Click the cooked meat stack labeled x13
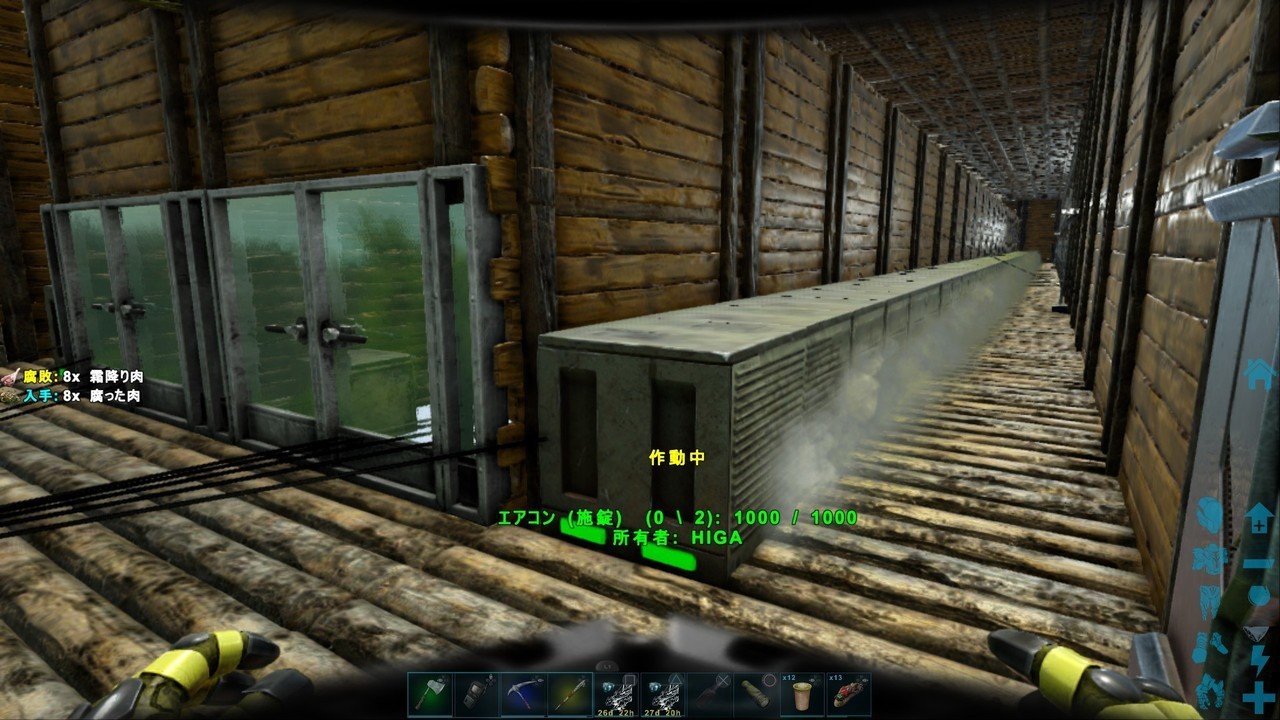Viewport: 1280px width, 720px height. tap(850, 690)
